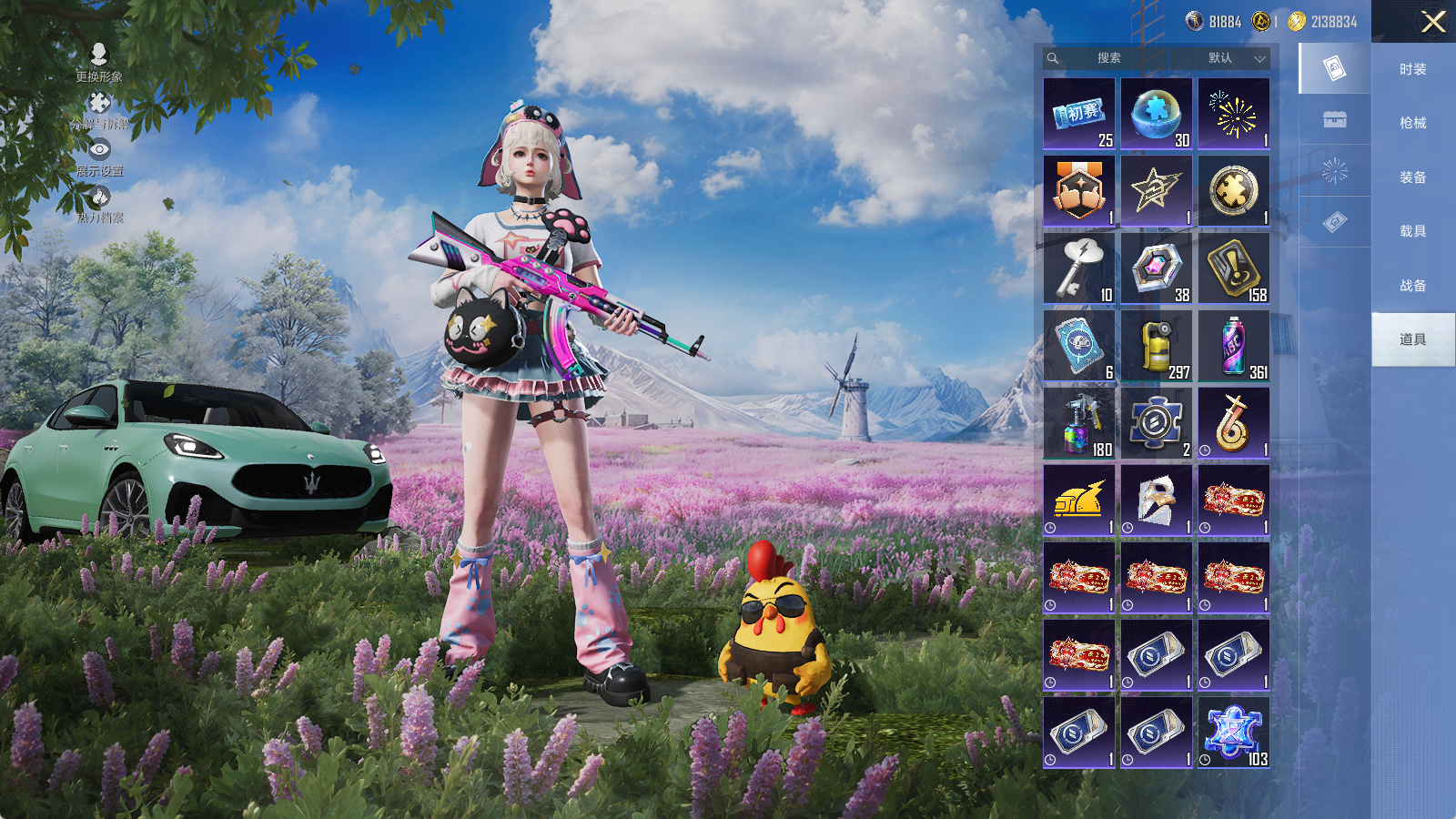The image size is (1456, 819).
Task: Go to the 战备 category
Action: click(1412, 286)
